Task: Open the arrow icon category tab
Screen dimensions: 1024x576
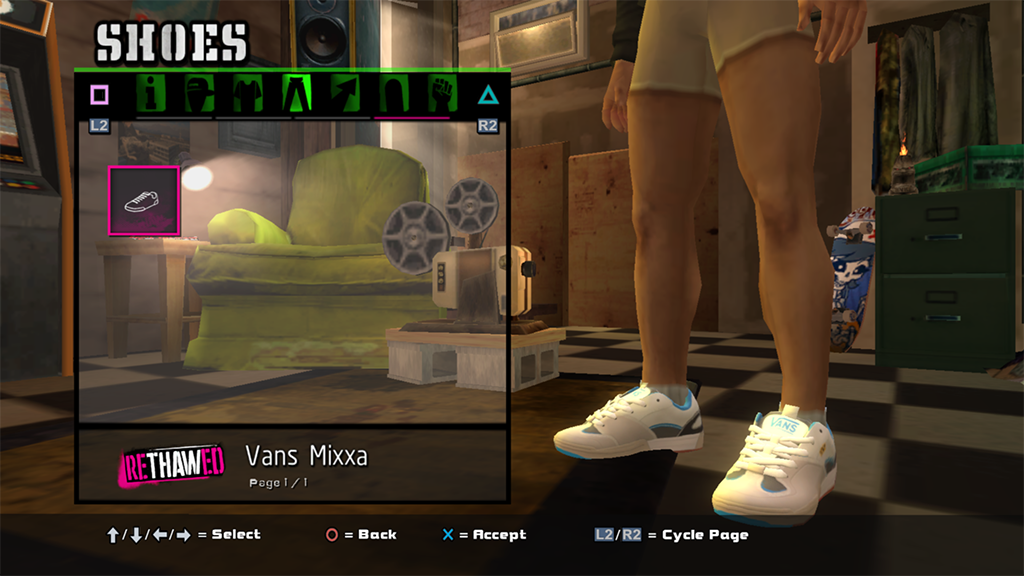Action: pyautogui.click(x=346, y=94)
